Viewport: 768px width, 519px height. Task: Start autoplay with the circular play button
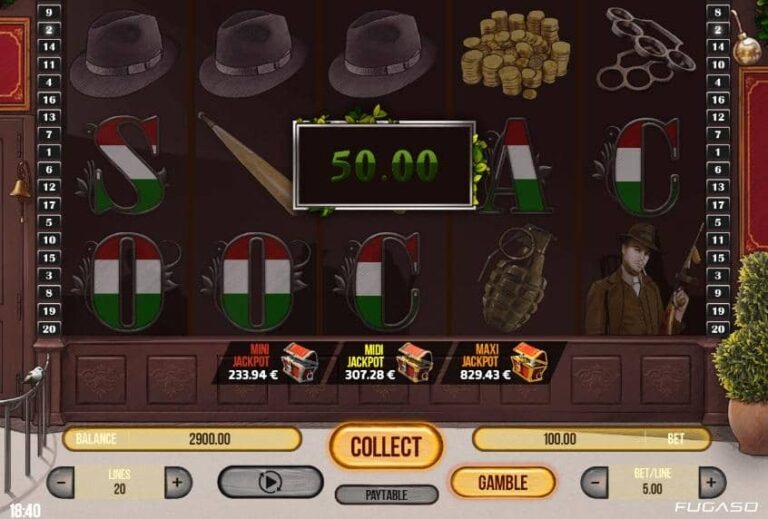(x=270, y=482)
